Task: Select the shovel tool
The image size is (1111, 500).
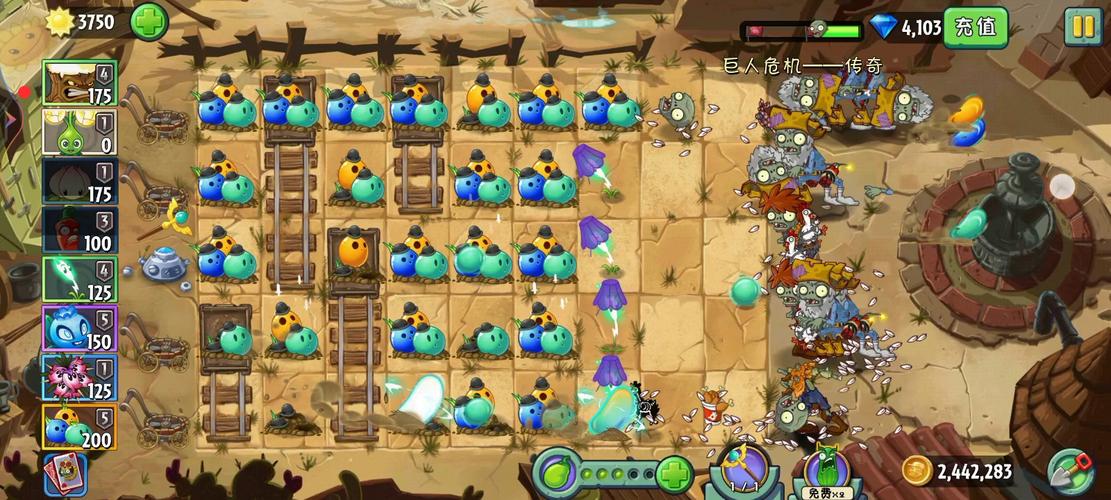Action: (x=1070, y=472)
